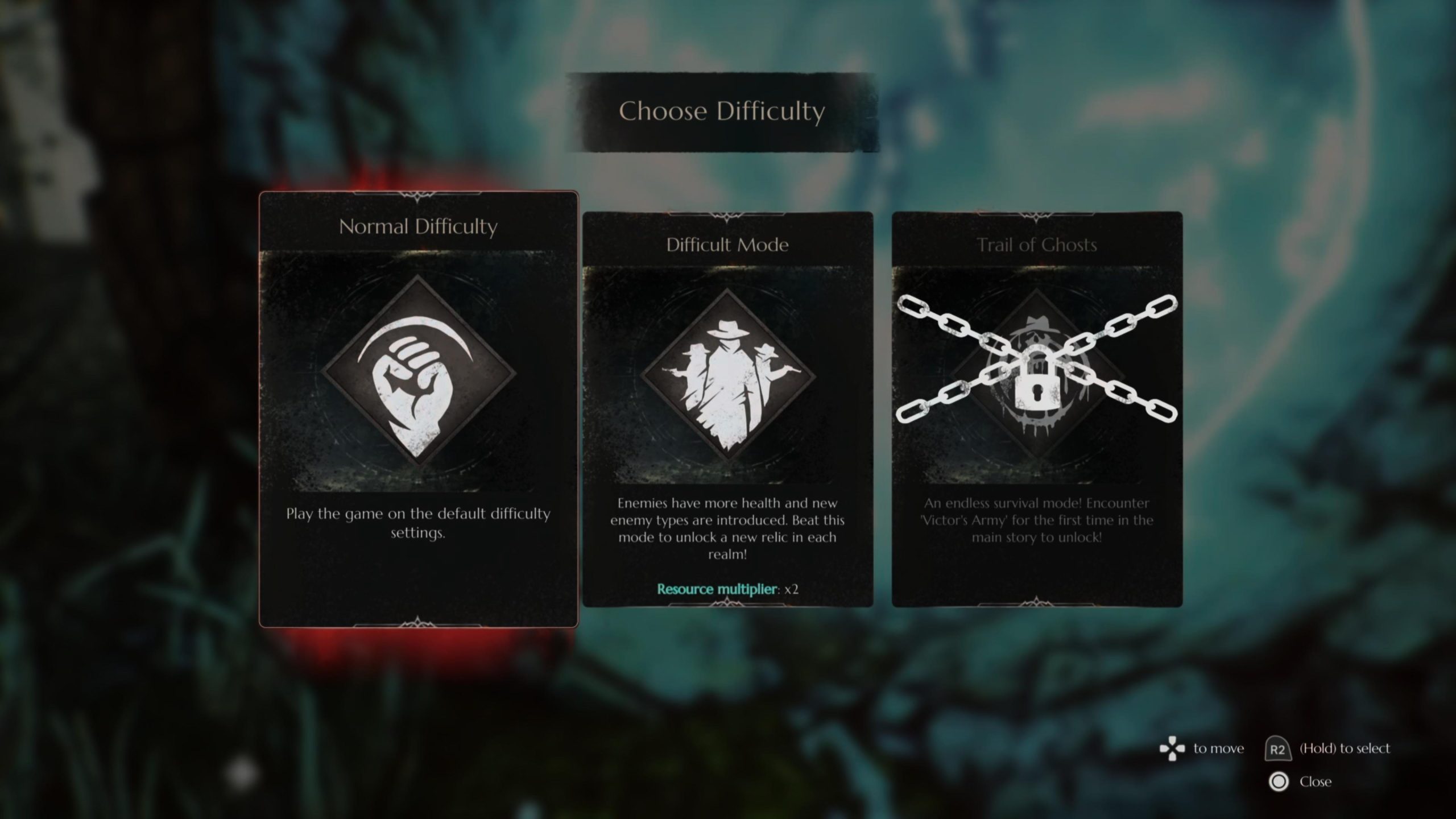The height and width of the screenshot is (819, 1456).
Task: Select the locked Trail of Ghosts card
Action: tap(1036, 409)
